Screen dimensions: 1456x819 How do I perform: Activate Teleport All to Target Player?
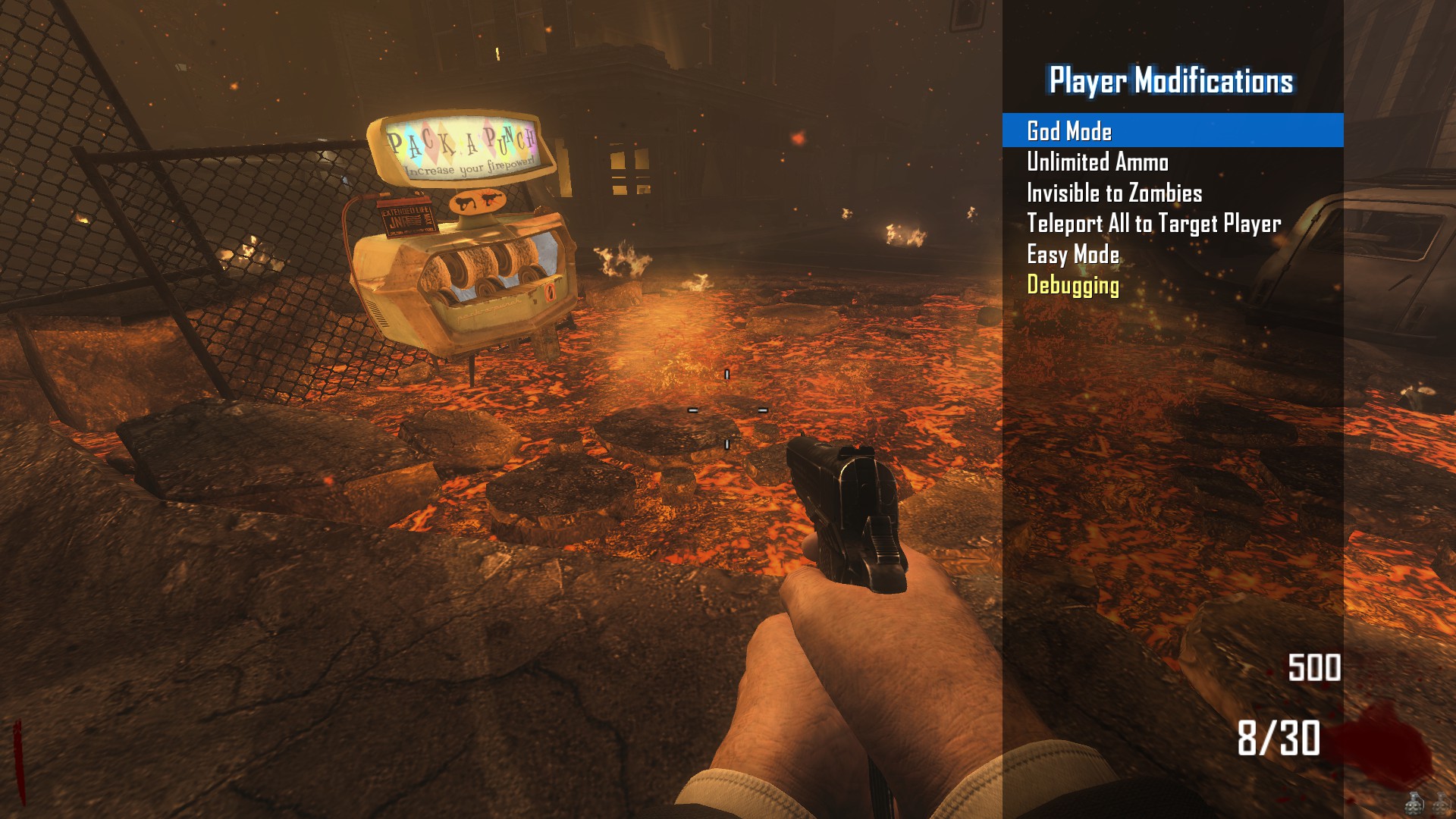click(1153, 224)
